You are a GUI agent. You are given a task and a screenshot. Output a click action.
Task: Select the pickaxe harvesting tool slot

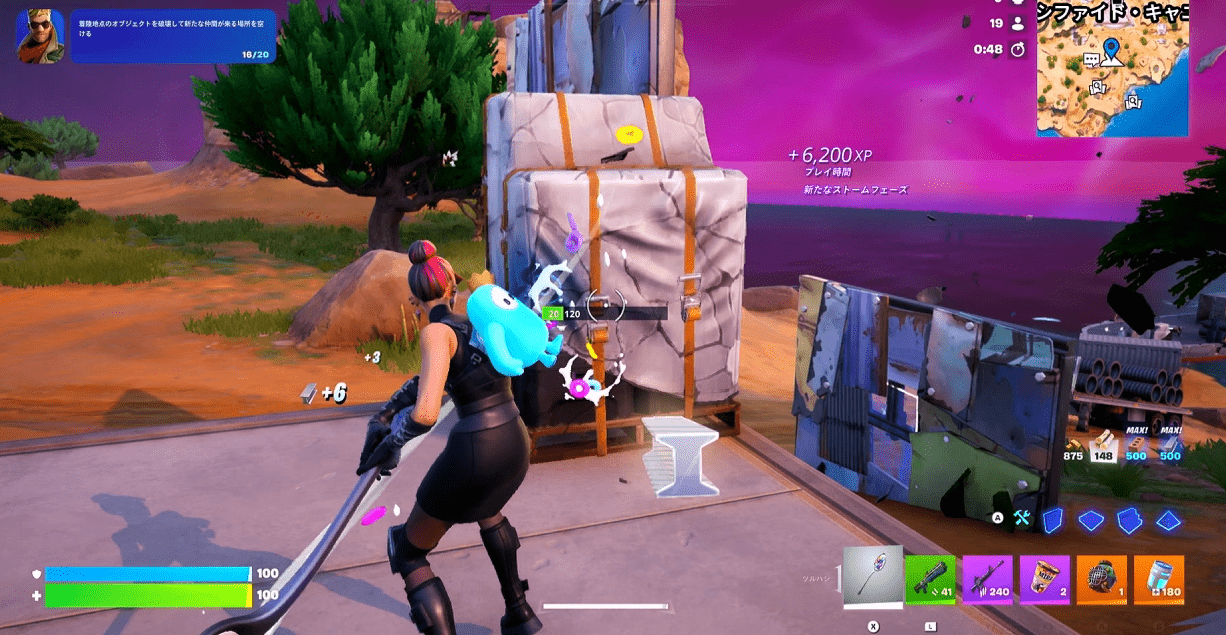873,576
